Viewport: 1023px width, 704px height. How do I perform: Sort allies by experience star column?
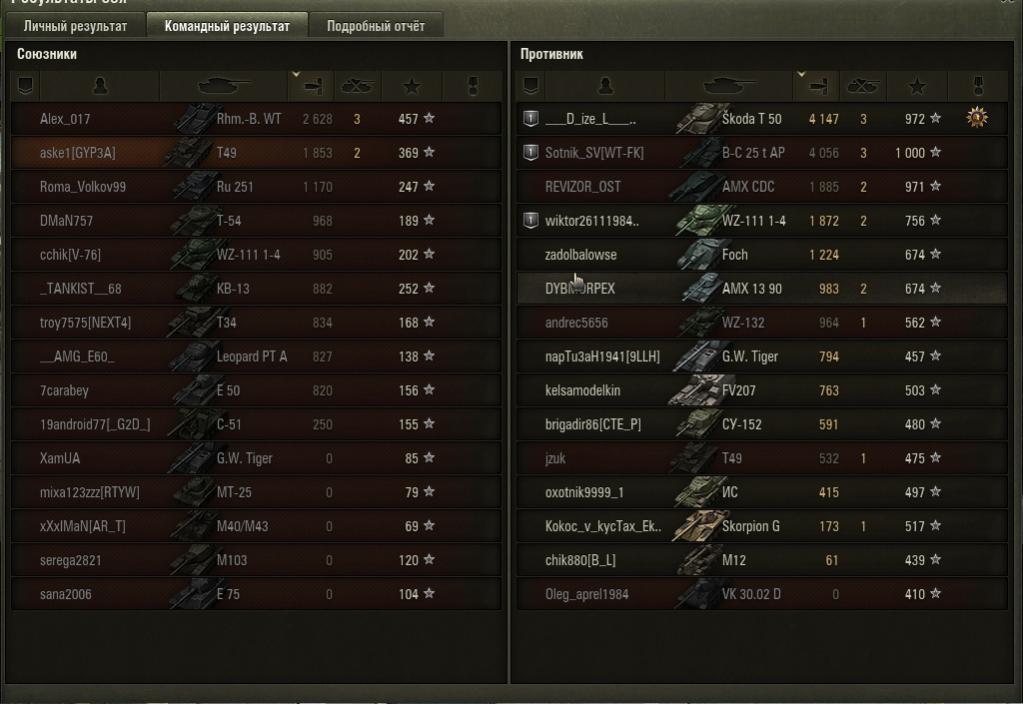click(414, 86)
